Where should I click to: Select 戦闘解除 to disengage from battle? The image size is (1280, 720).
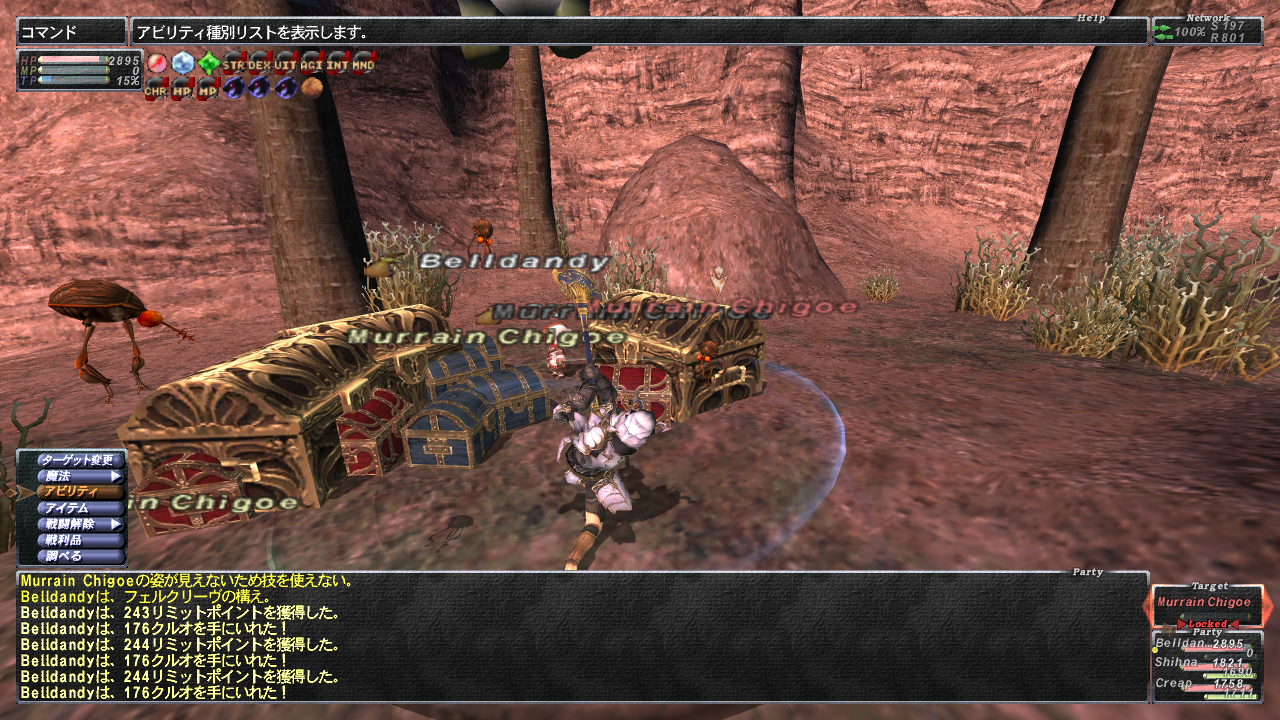click(x=77, y=524)
